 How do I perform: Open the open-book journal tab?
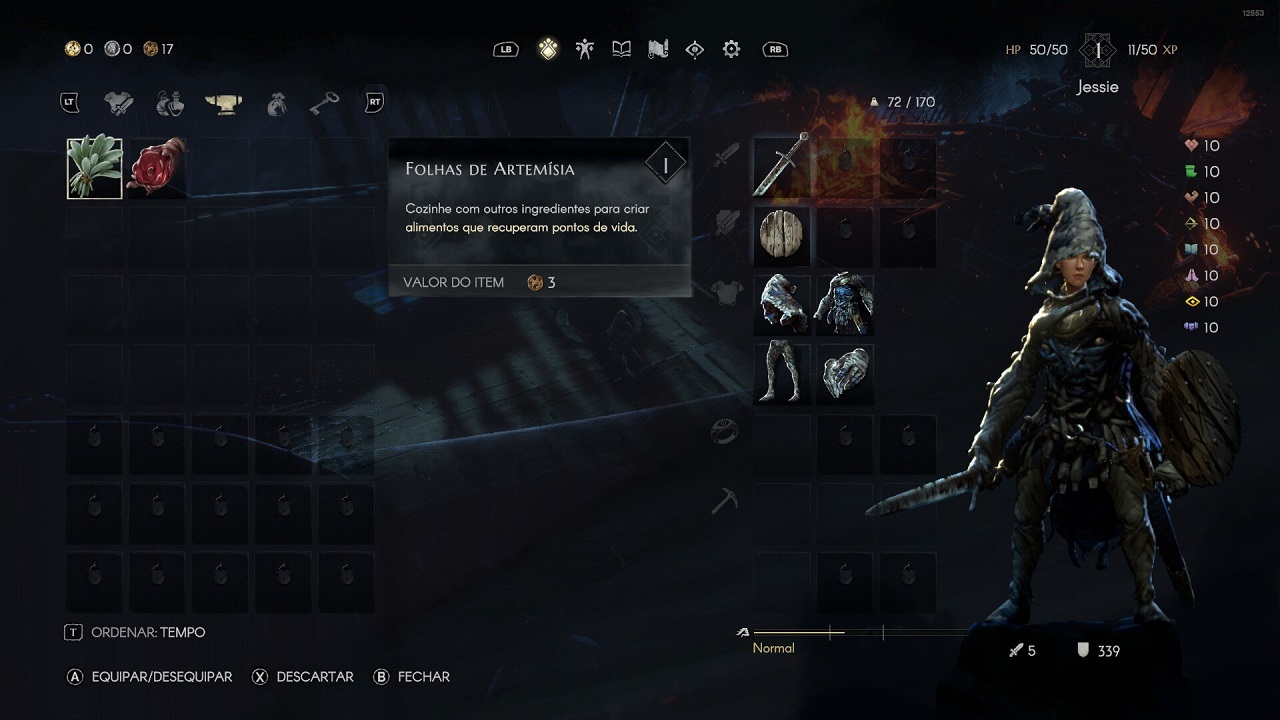click(621, 49)
